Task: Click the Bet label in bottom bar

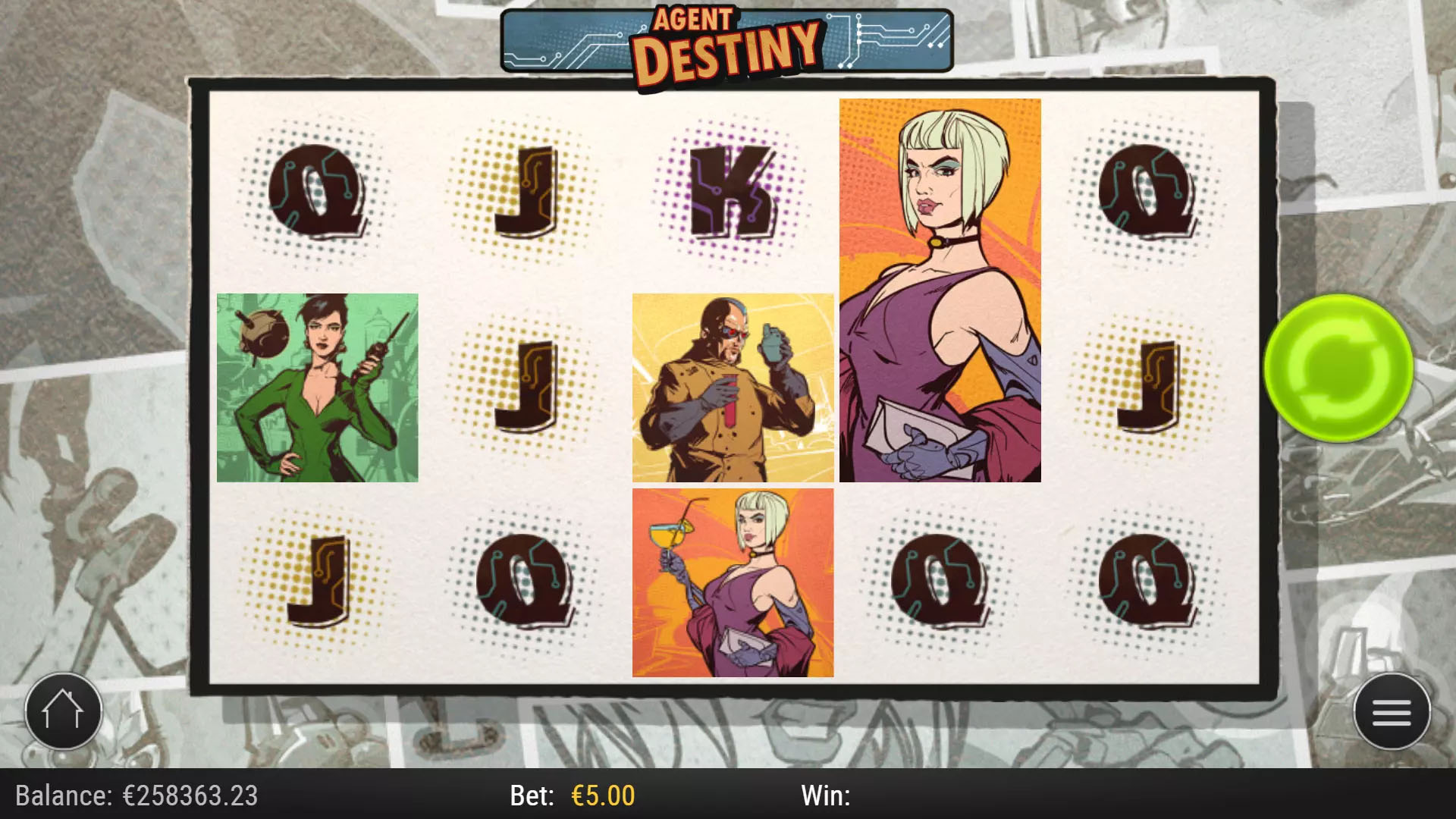Action: click(531, 795)
